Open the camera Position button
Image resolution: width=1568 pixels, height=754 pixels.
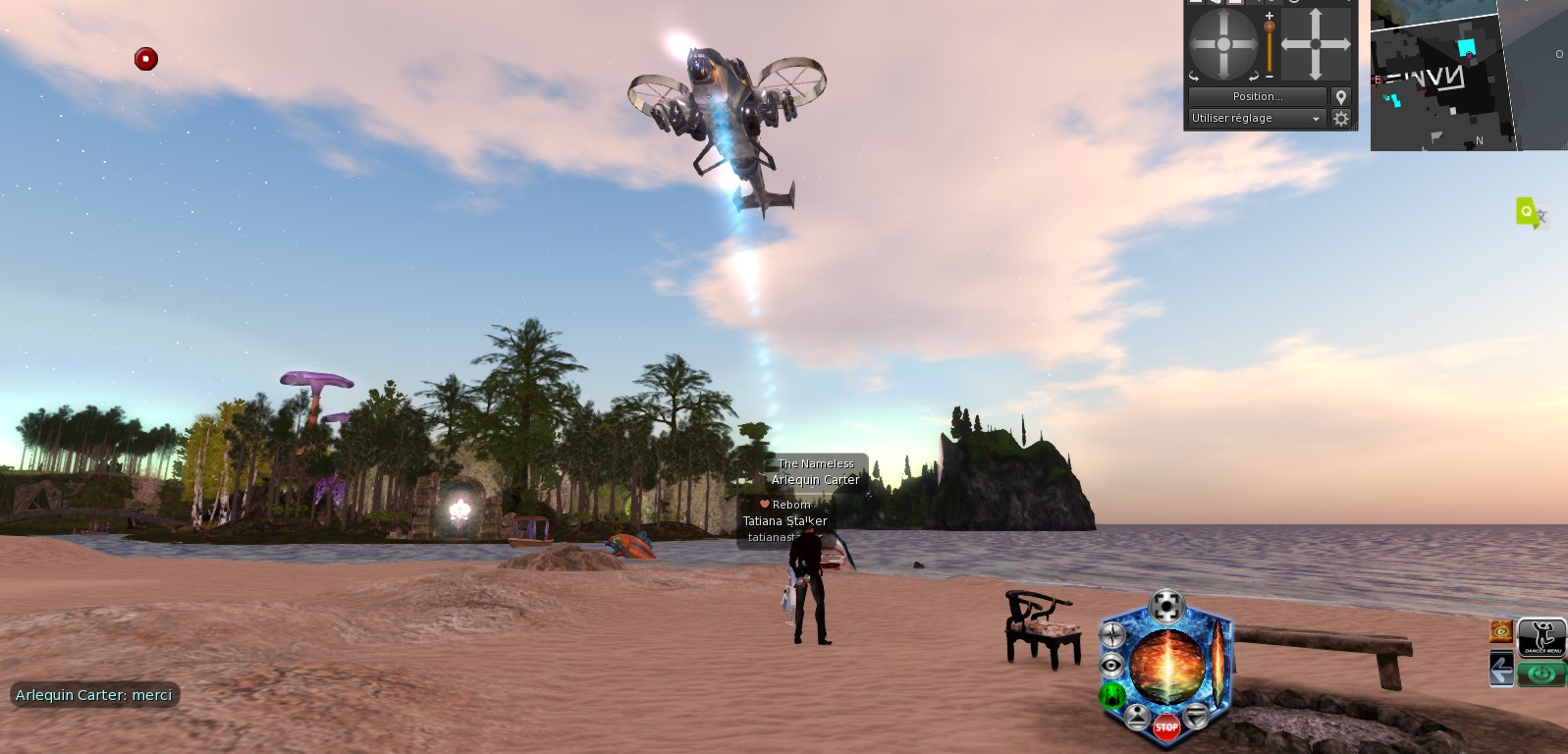coord(1257,96)
